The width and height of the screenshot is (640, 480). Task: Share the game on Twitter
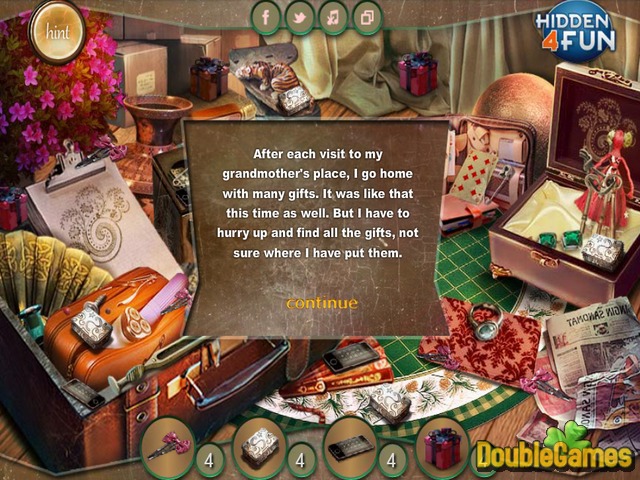click(299, 17)
